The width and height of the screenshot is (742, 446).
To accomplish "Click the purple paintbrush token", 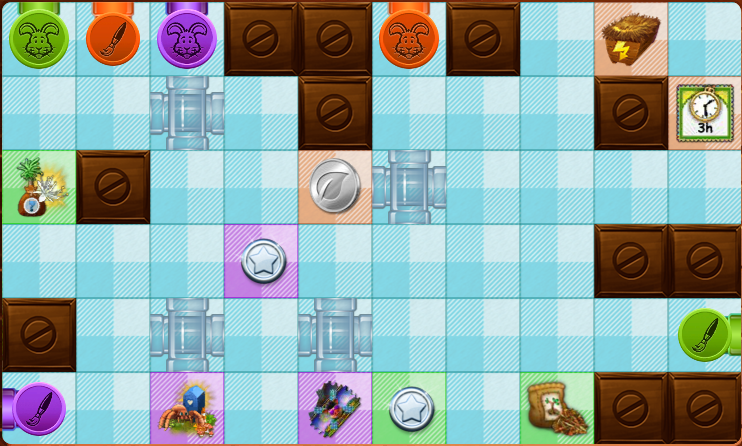I will 37,408.
